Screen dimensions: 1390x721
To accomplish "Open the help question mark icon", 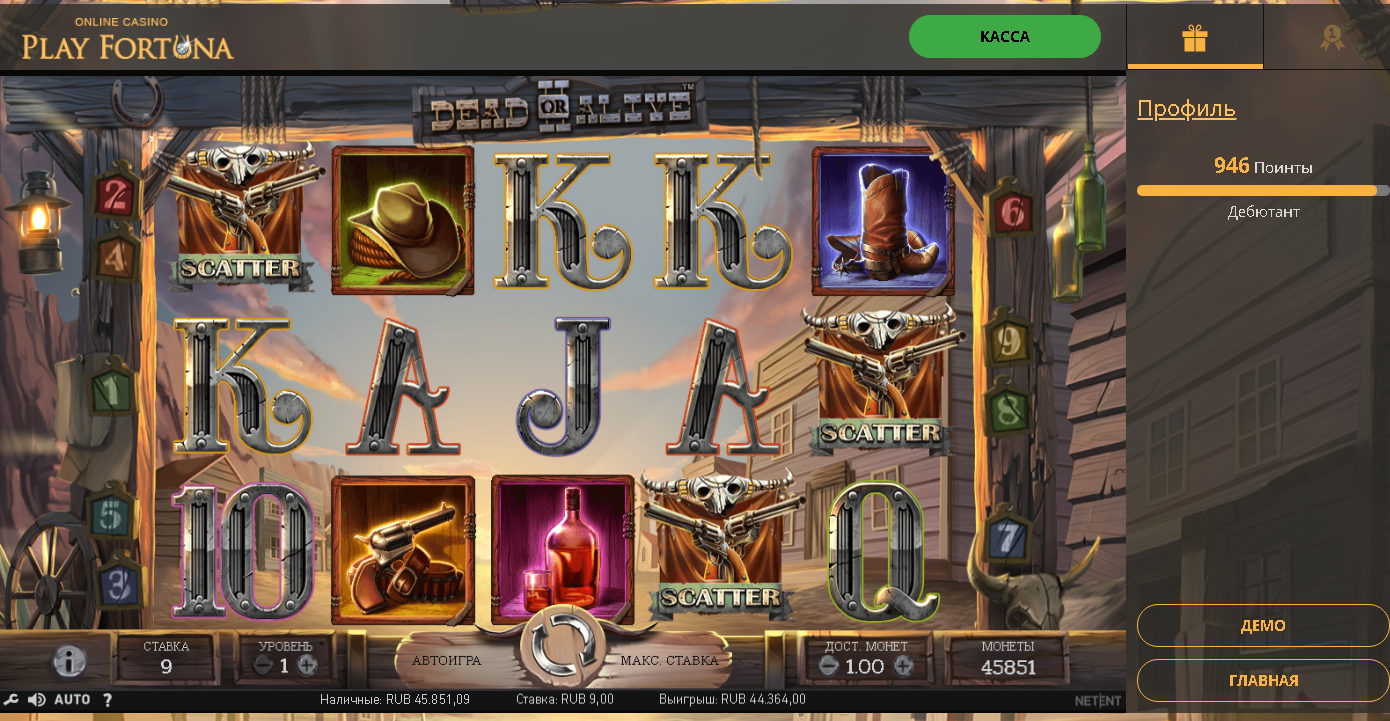I will pyautogui.click(x=106, y=700).
